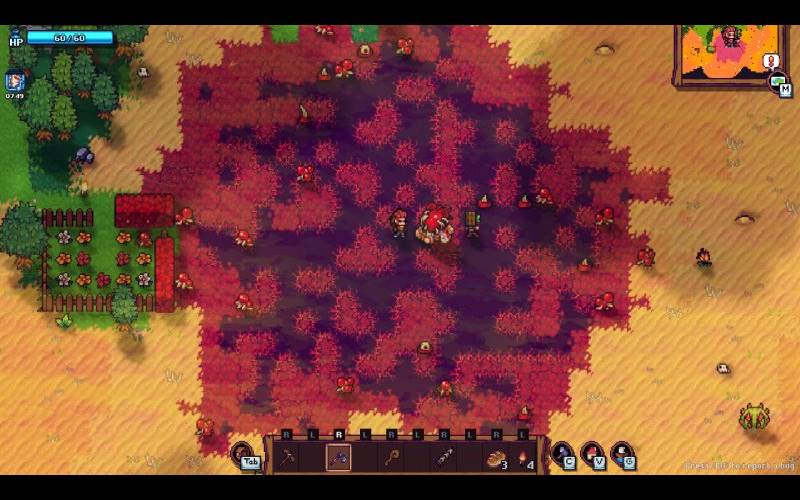Click the exclamation mark marker on minimap
The width and height of the screenshot is (800, 500).
click(x=771, y=62)
